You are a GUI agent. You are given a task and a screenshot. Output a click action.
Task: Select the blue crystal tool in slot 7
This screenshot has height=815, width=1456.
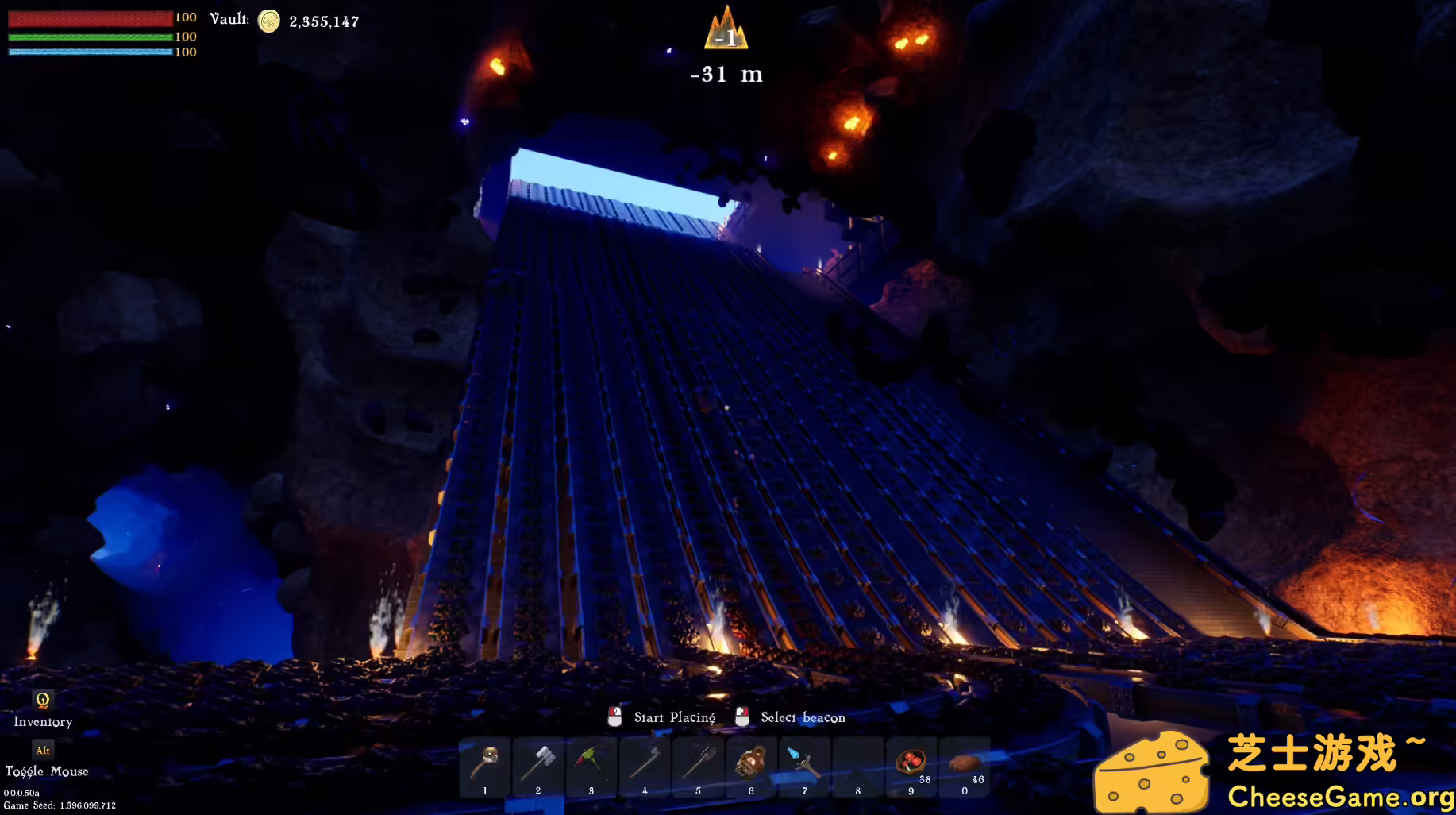(x=804, y=763)
